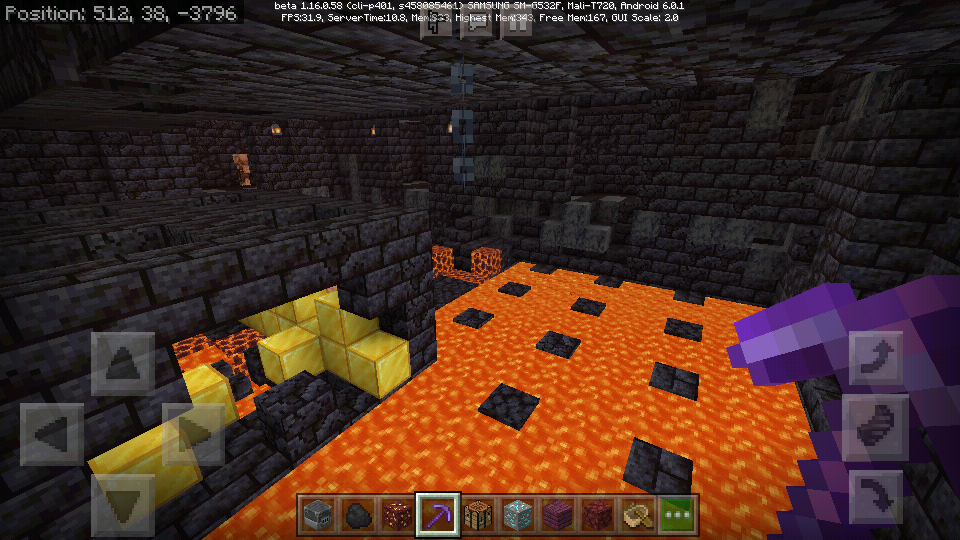Select the crafting table slot
Image resolution: width=960 pixels, height=540 pixels.
point(478,514)
